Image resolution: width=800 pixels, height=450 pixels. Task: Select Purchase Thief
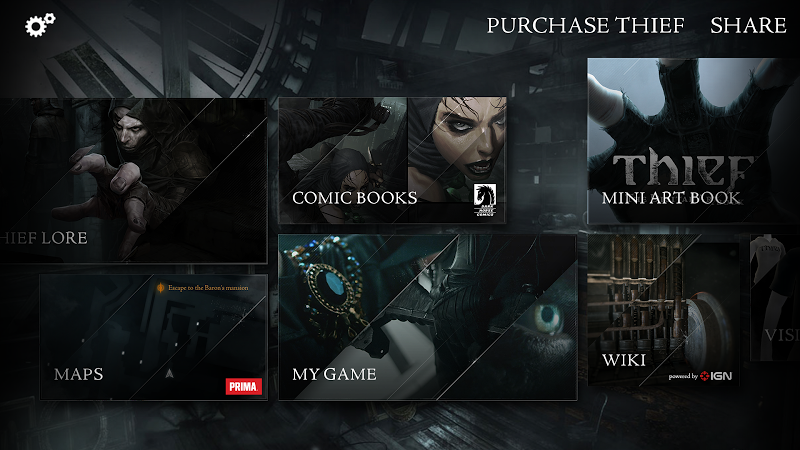(x=585, y=26)
